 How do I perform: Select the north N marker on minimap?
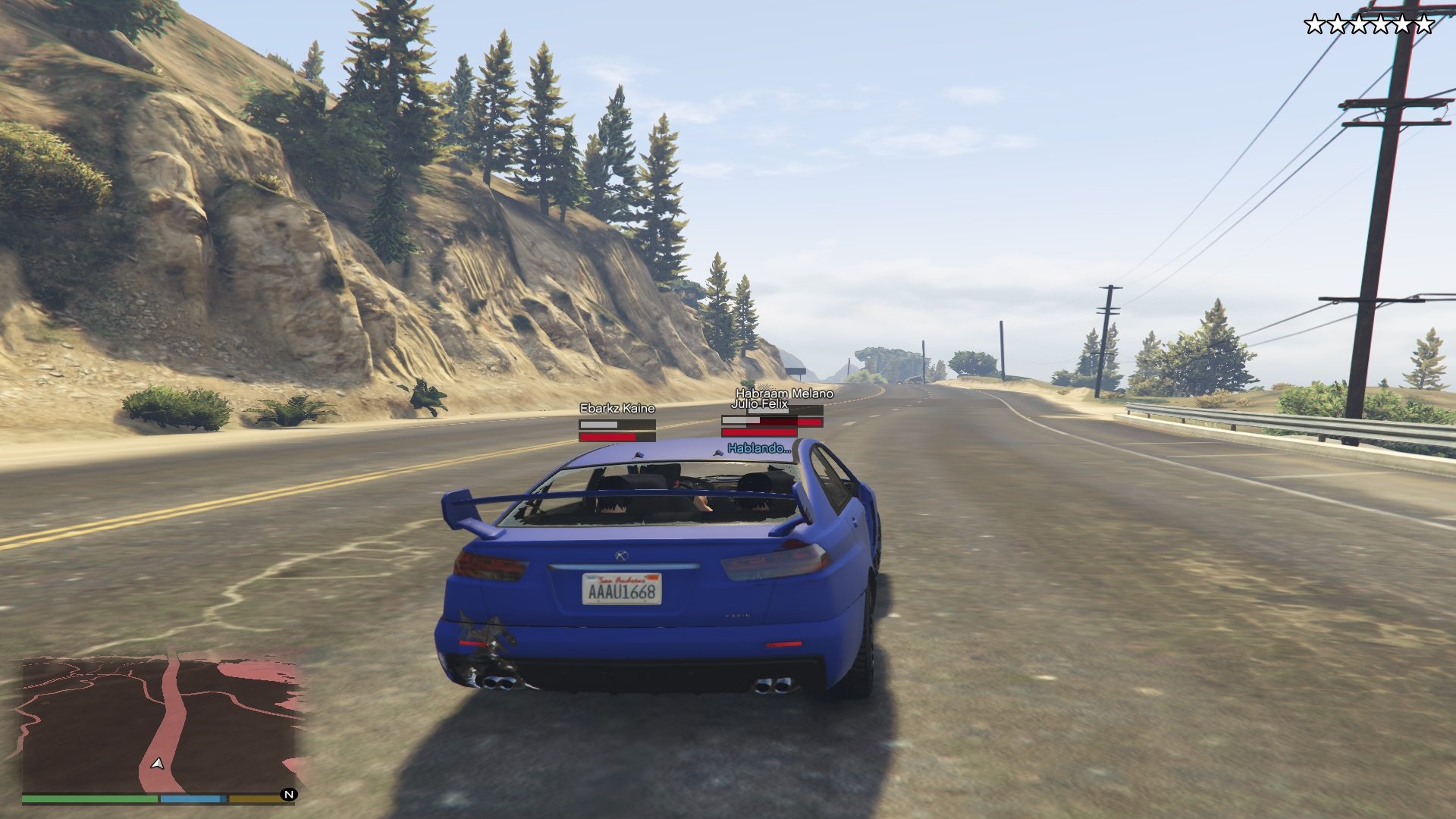[289, 795]
